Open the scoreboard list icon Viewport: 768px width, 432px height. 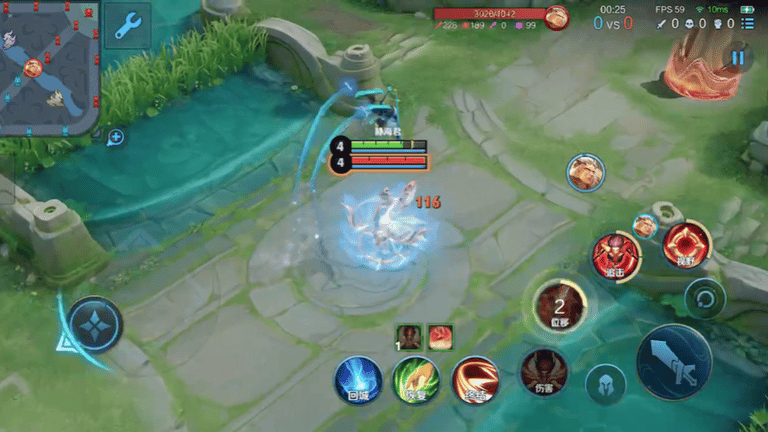pyautogui.click(x=747, y=24)
